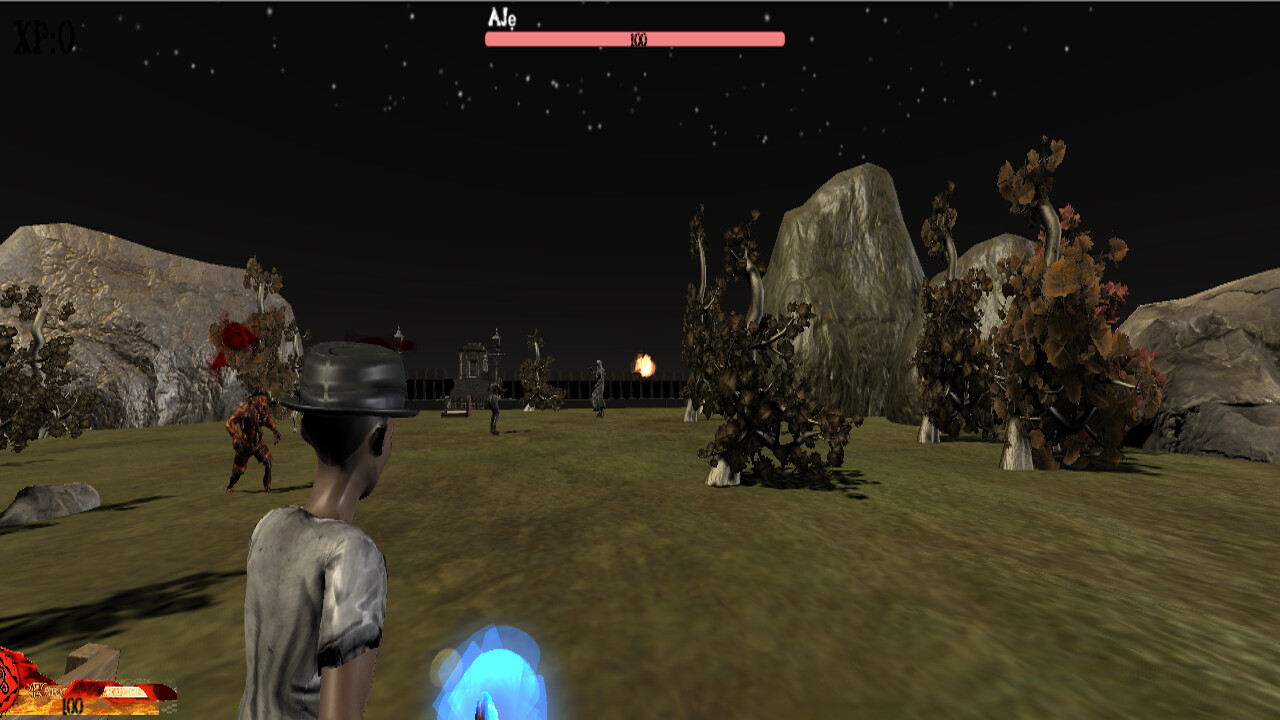Click the red emblem icon in bottom-left HUD
The image size is (1280, 720).
pyautogui.click(x=8, y=692)
